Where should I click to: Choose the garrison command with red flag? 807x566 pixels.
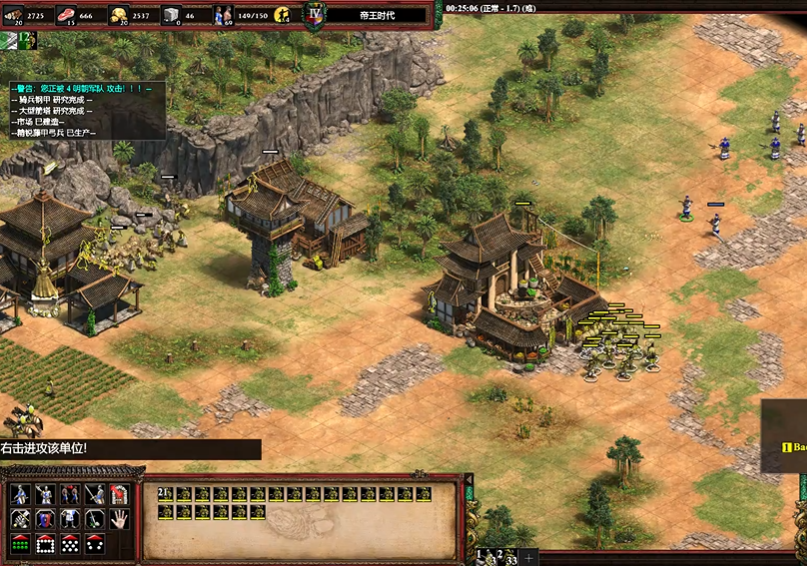[119, 494]
